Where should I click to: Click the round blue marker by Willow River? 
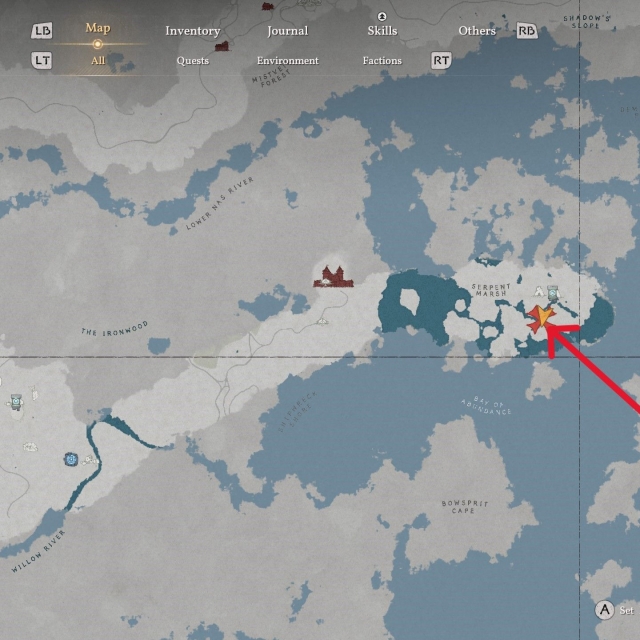(x=71, y=459)
